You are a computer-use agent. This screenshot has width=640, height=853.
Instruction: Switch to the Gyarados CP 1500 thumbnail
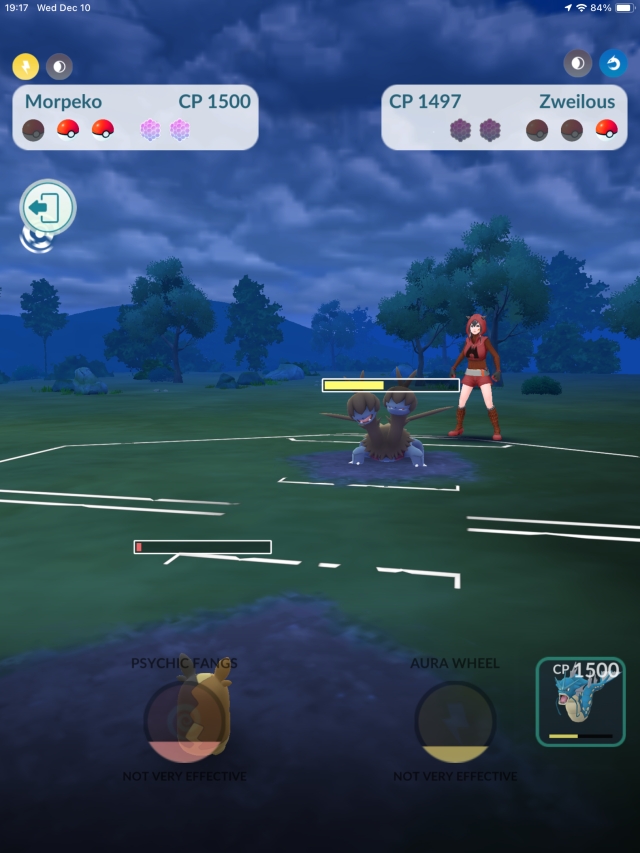[581, 702]
